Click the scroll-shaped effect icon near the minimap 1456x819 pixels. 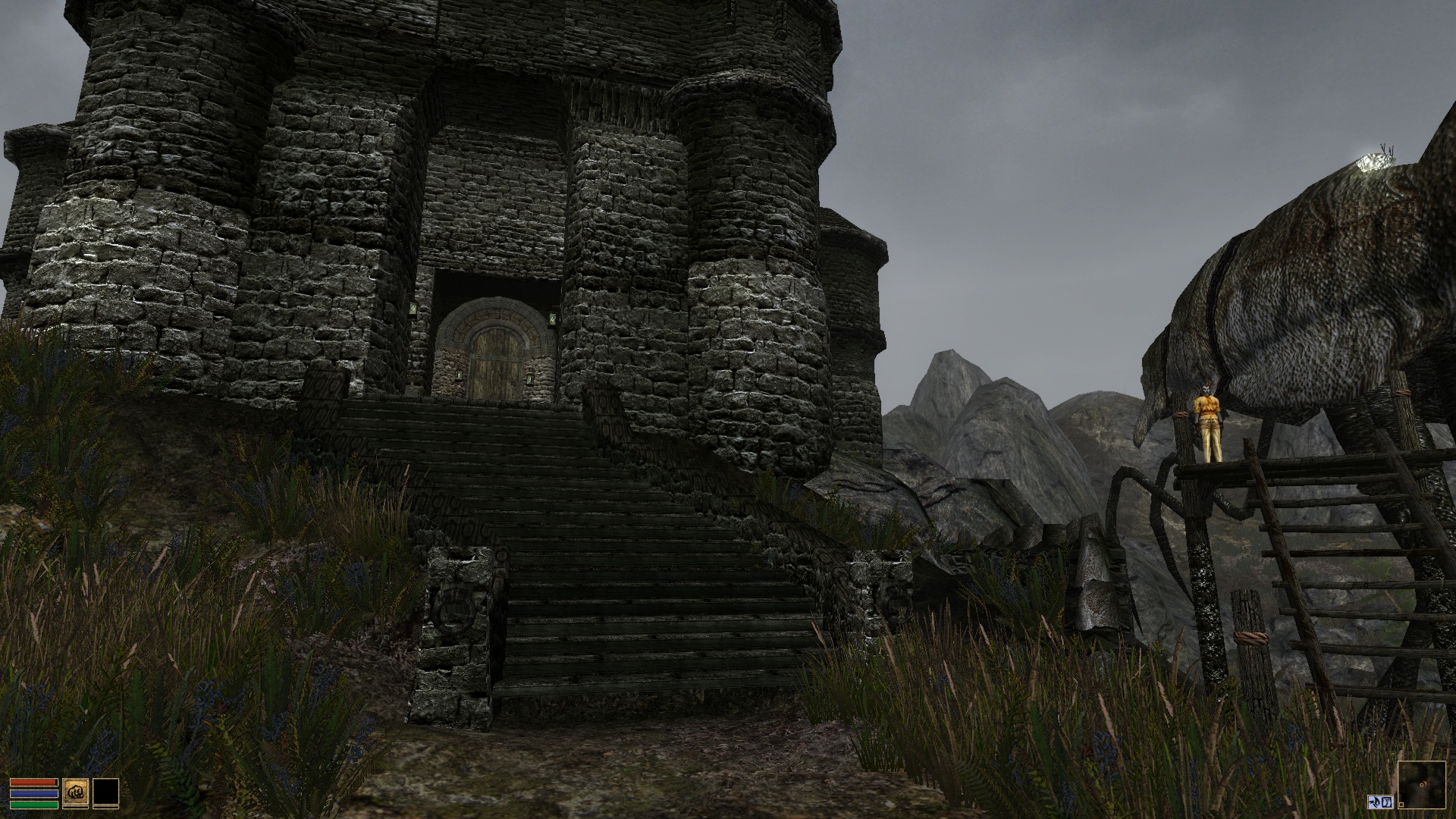[1388, 802]
